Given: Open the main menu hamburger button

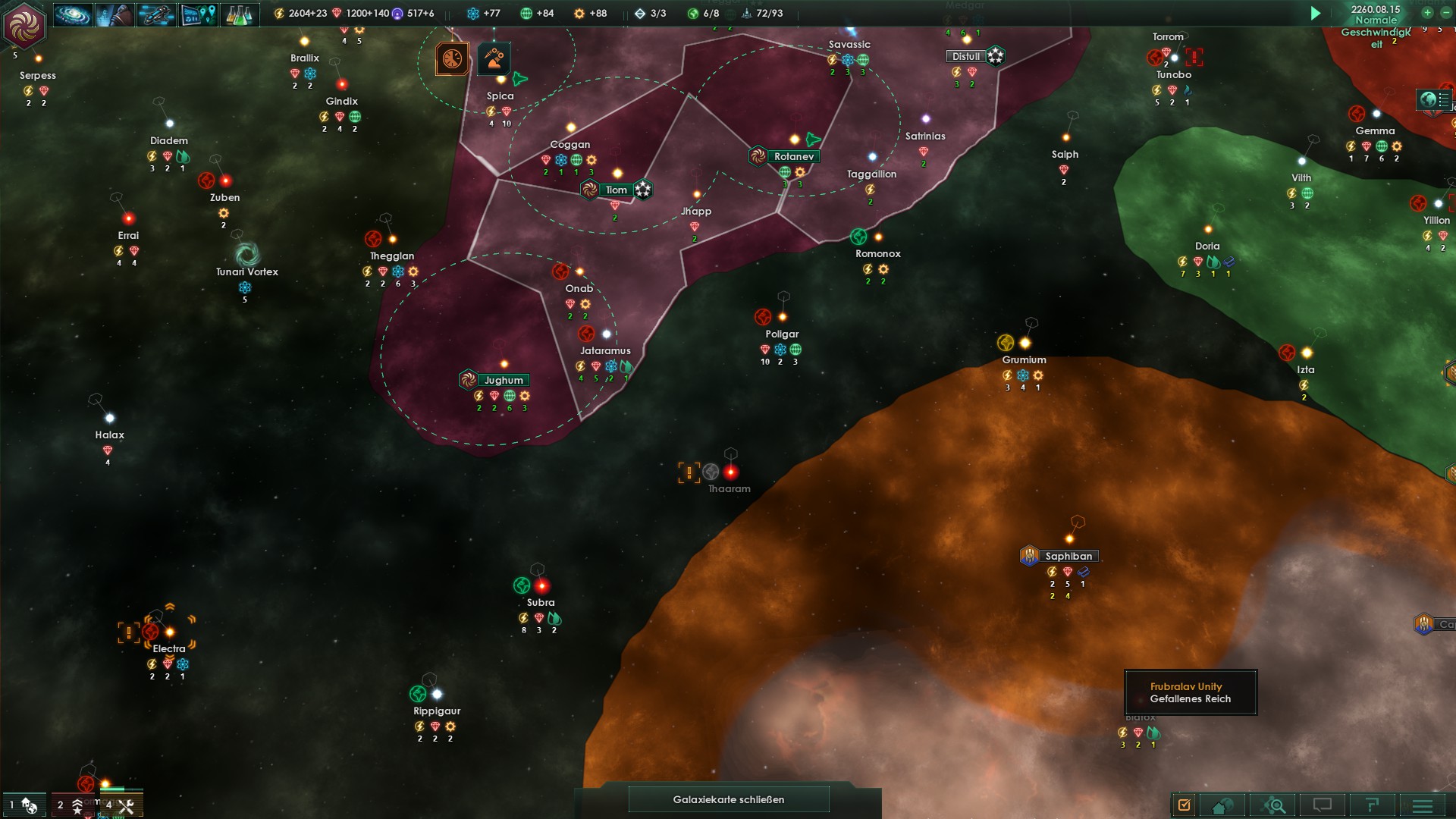Looking at the screenshot, I should (x=1423, y=805).
